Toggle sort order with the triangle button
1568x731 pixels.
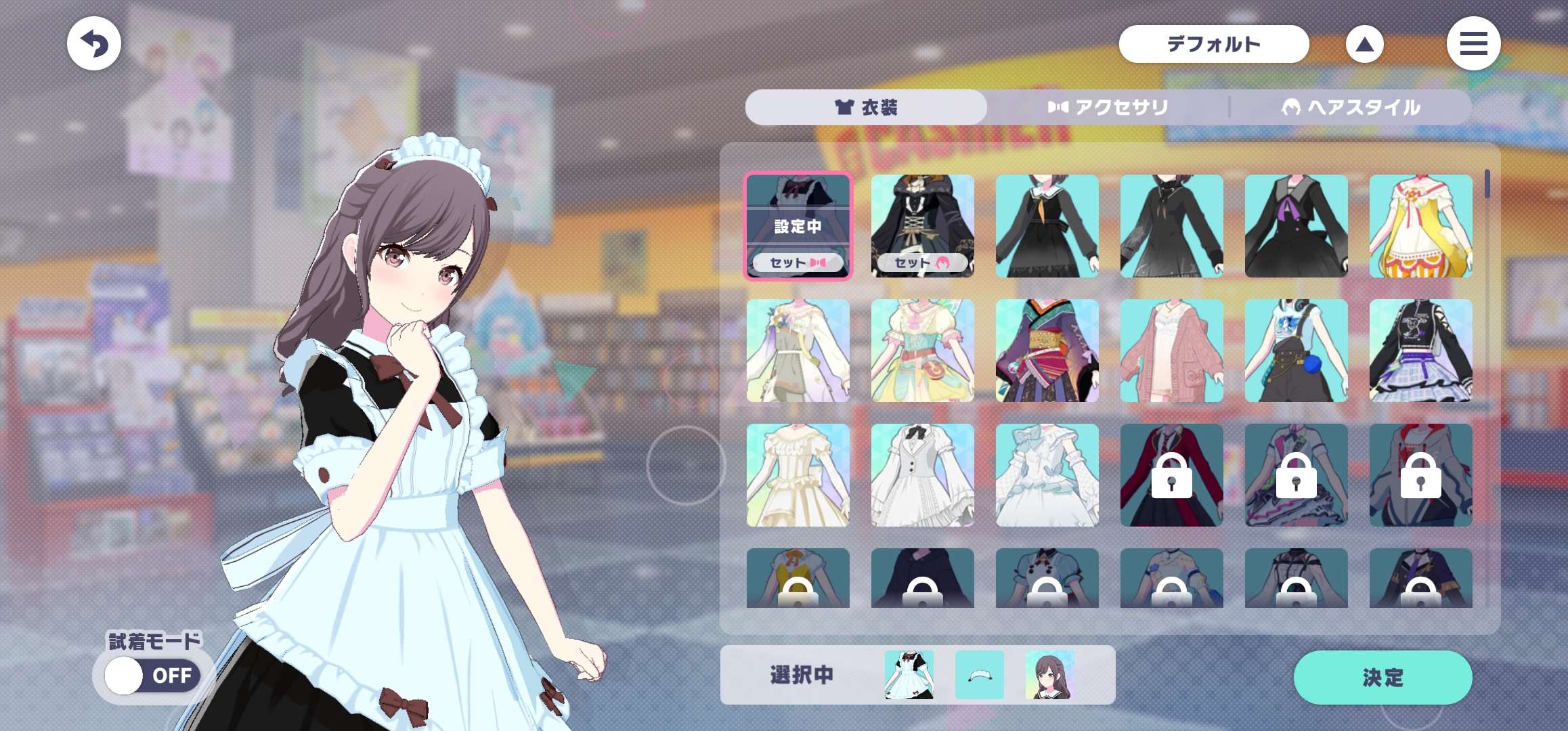pyautogui.click(x=1364, y=45)
